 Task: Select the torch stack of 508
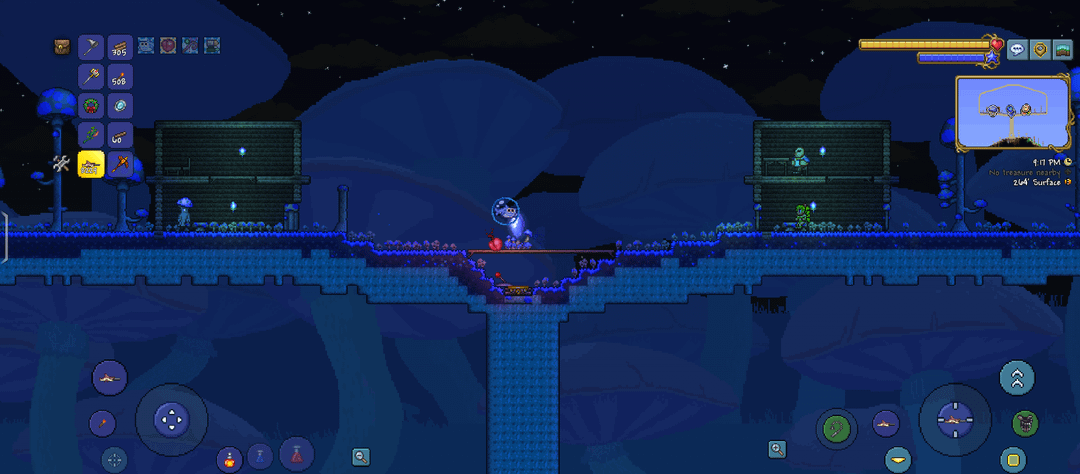click(120, 76)
